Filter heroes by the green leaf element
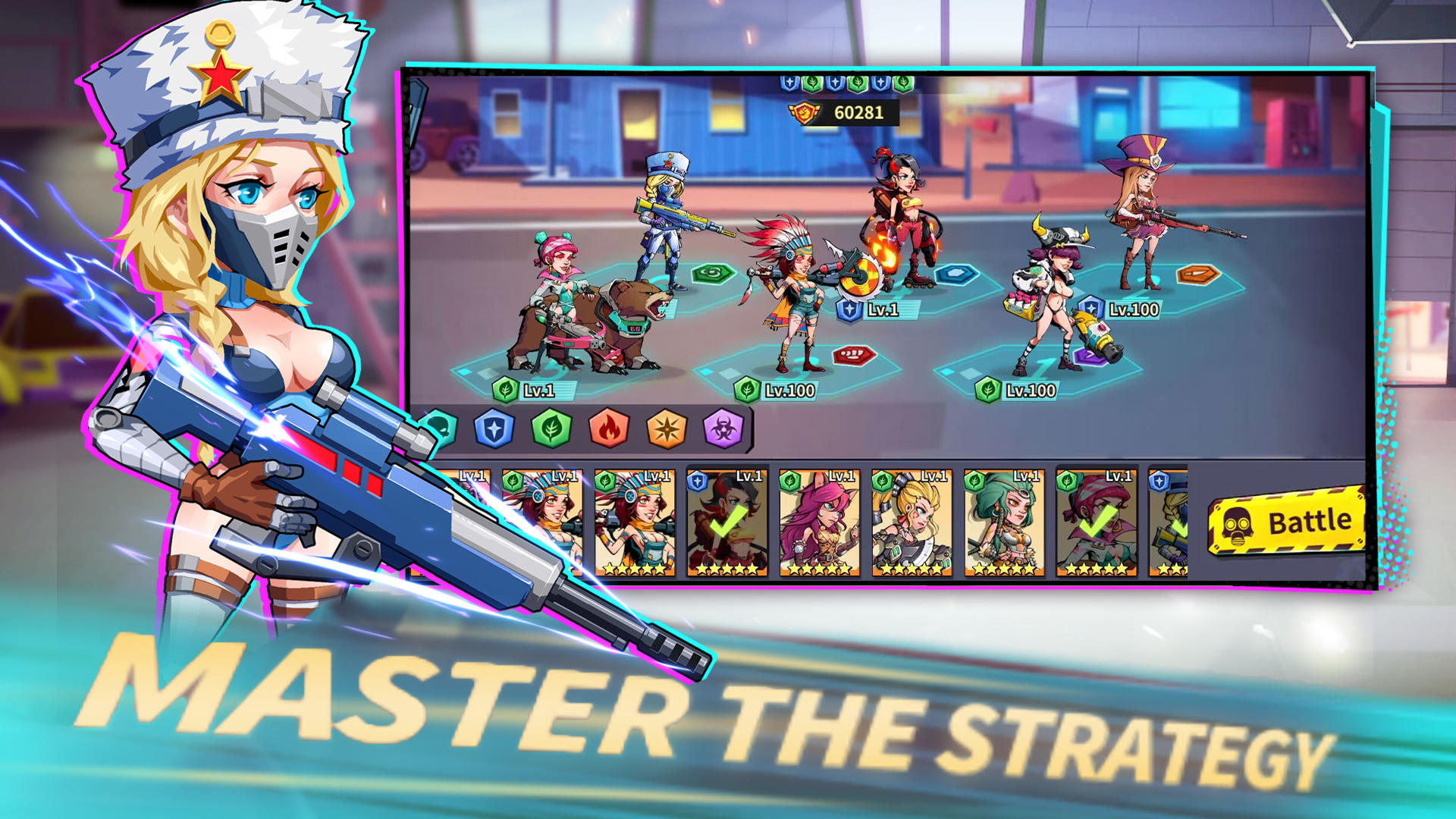 [551, 428]
